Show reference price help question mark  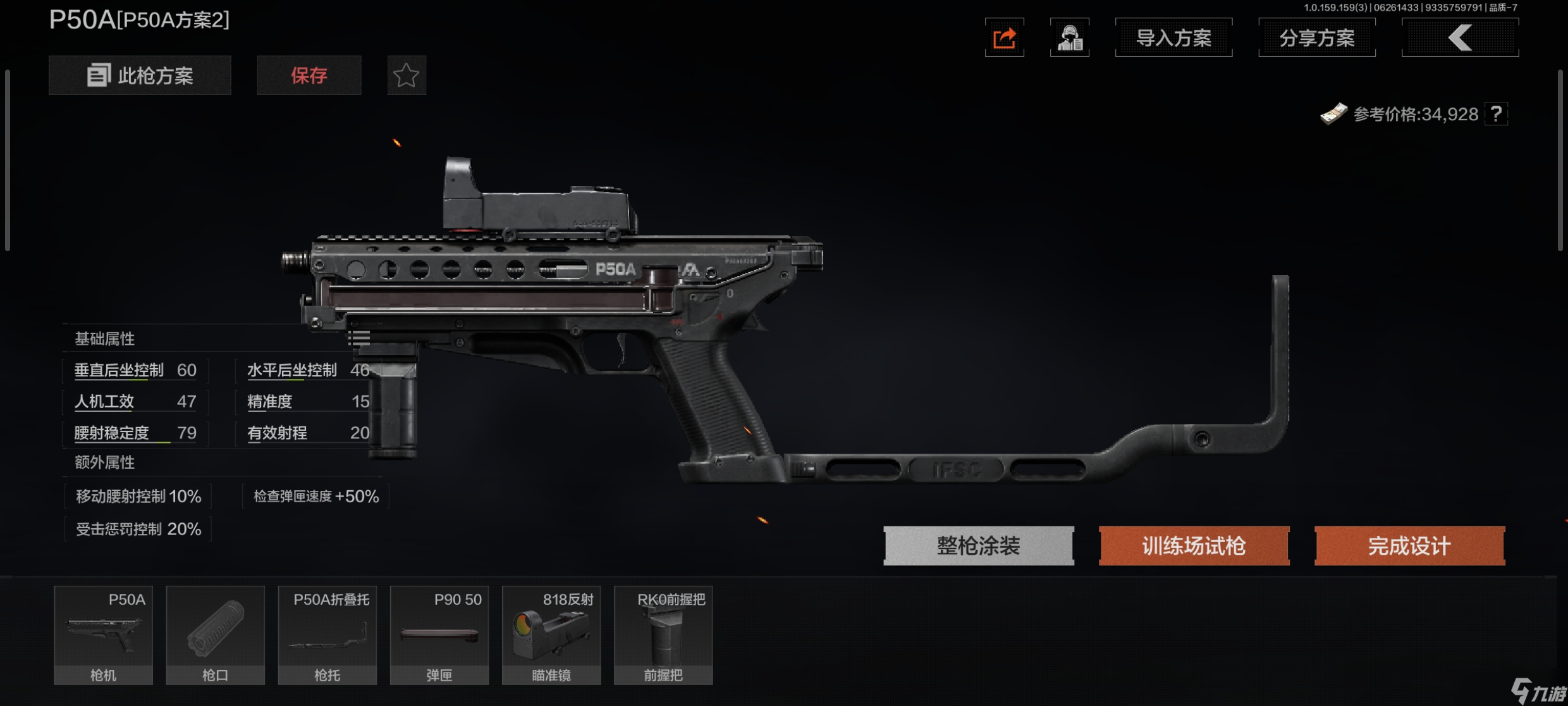pos(1496,114)
